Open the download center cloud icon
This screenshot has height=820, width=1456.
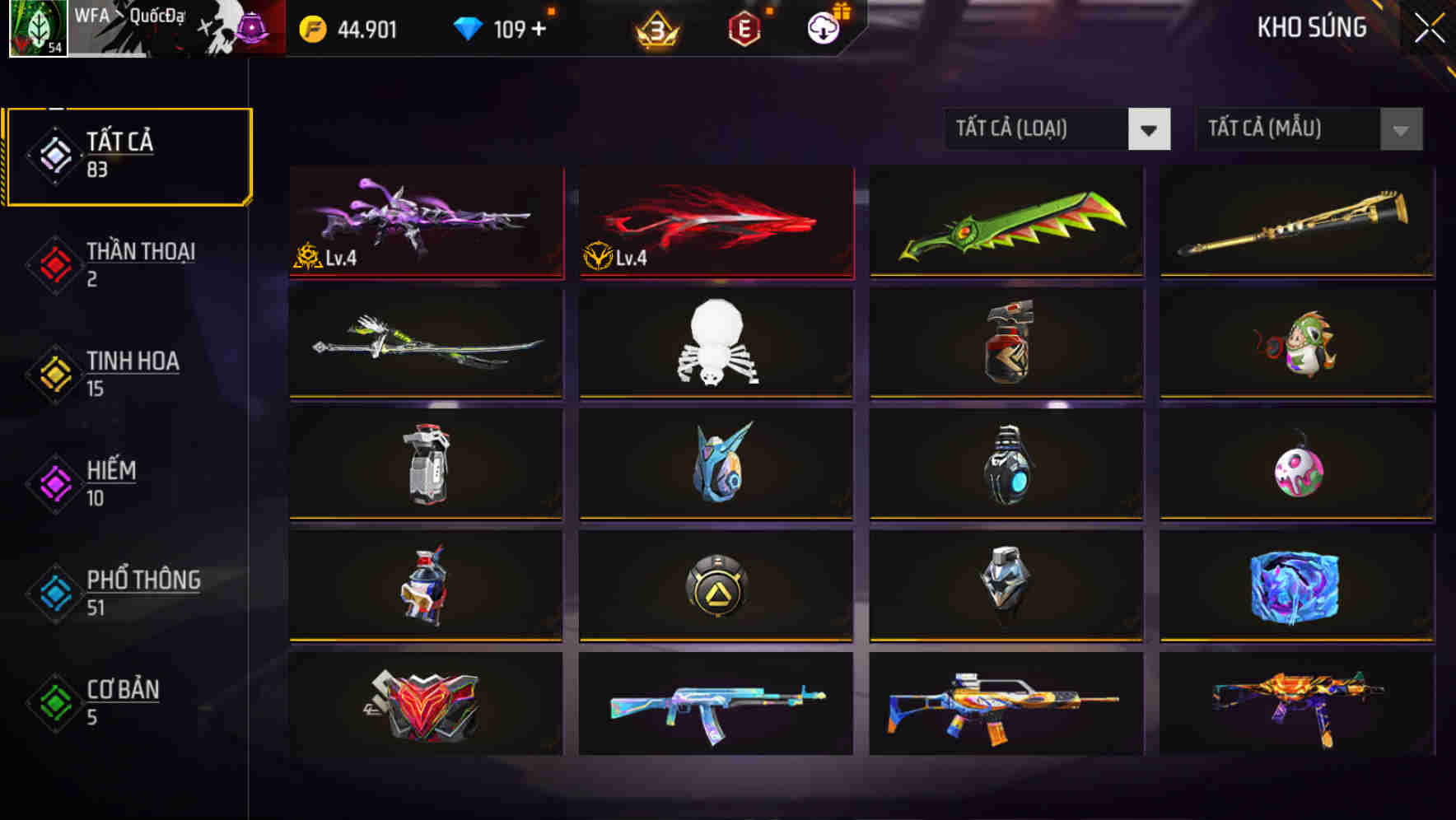click(823, 29)
